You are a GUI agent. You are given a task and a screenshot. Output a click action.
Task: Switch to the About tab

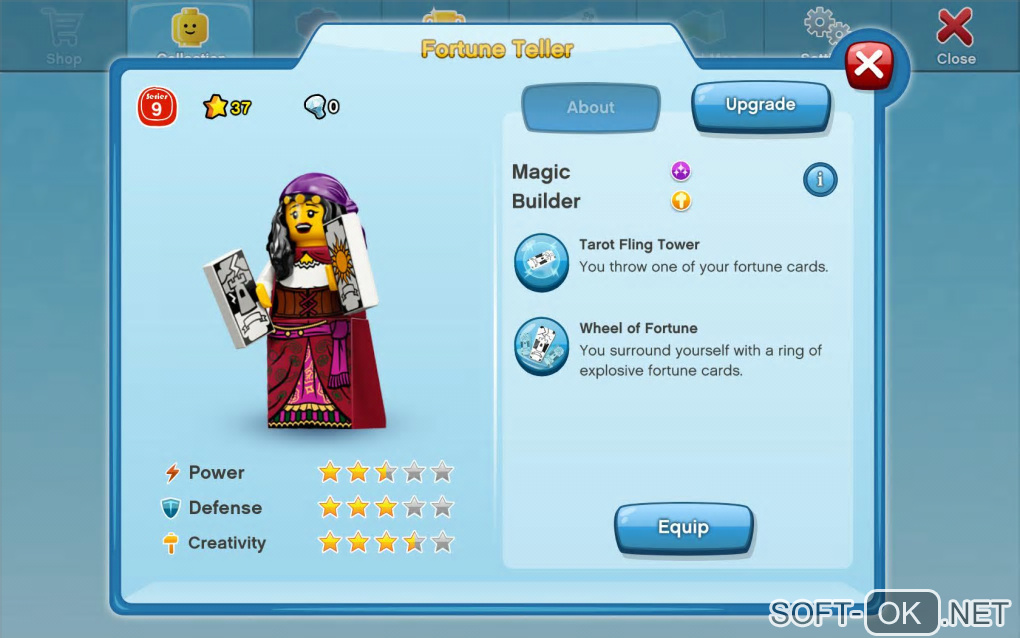pos(591,108)
